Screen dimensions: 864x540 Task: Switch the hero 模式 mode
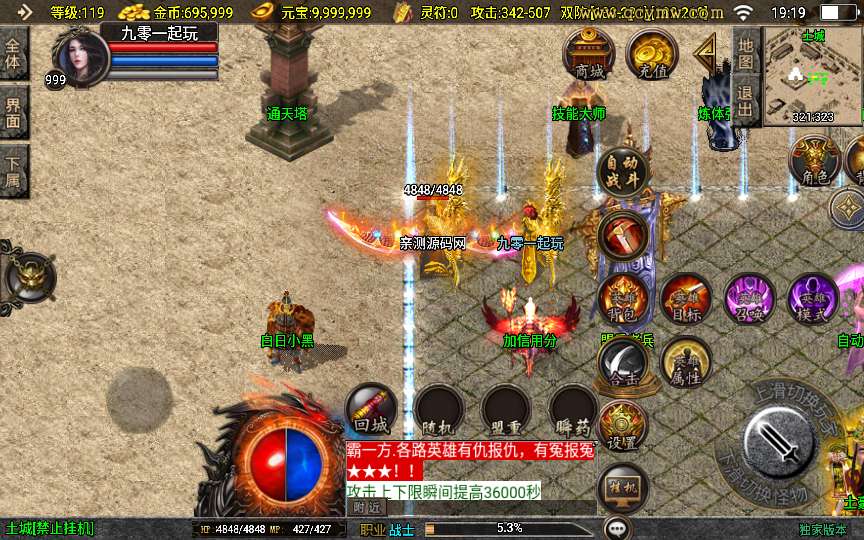tap(812, 299)
